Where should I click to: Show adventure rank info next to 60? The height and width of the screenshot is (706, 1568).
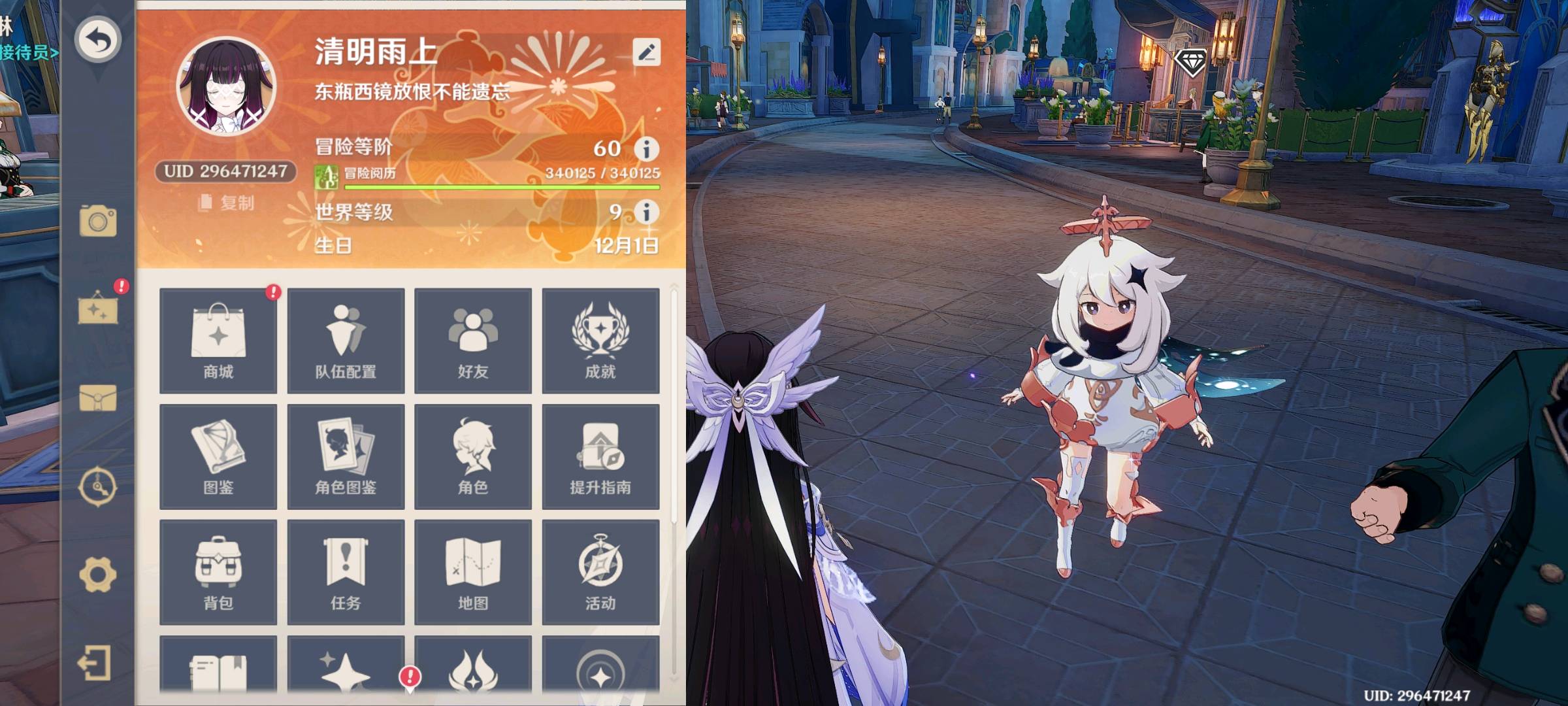pyautogui.click(x=647, y=149)
